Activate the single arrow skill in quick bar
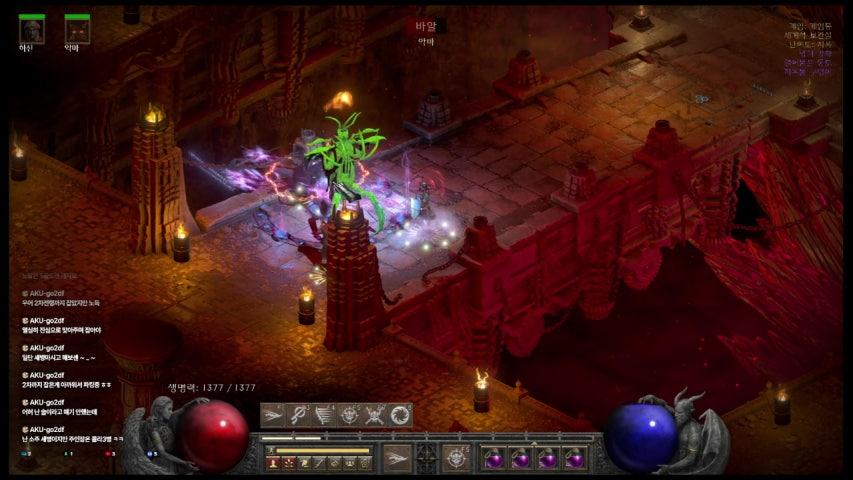Image resolution: width=853 pixels, height=480 pixels. click(x=273, y=415)
